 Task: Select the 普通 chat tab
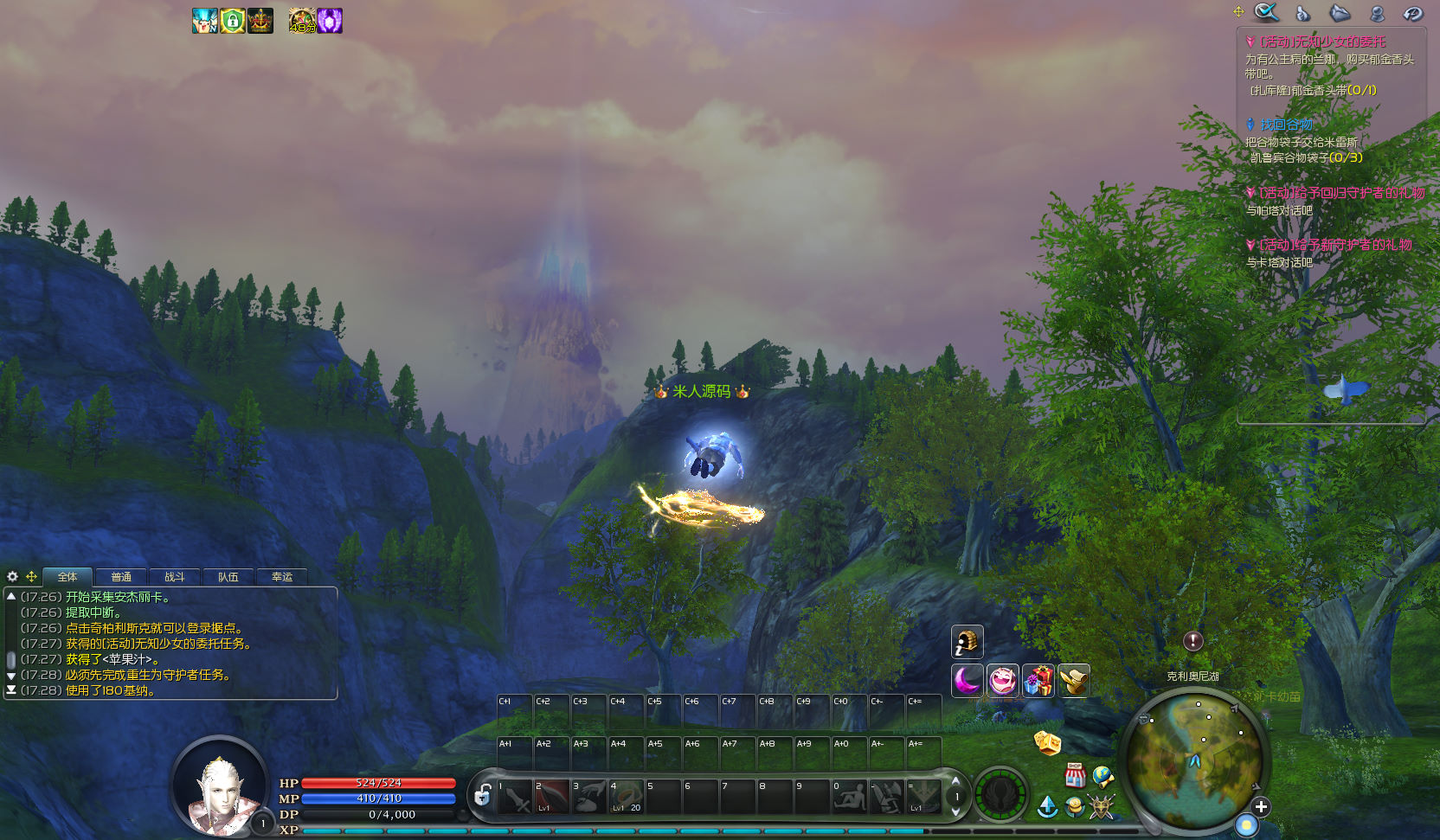point(121,577)
